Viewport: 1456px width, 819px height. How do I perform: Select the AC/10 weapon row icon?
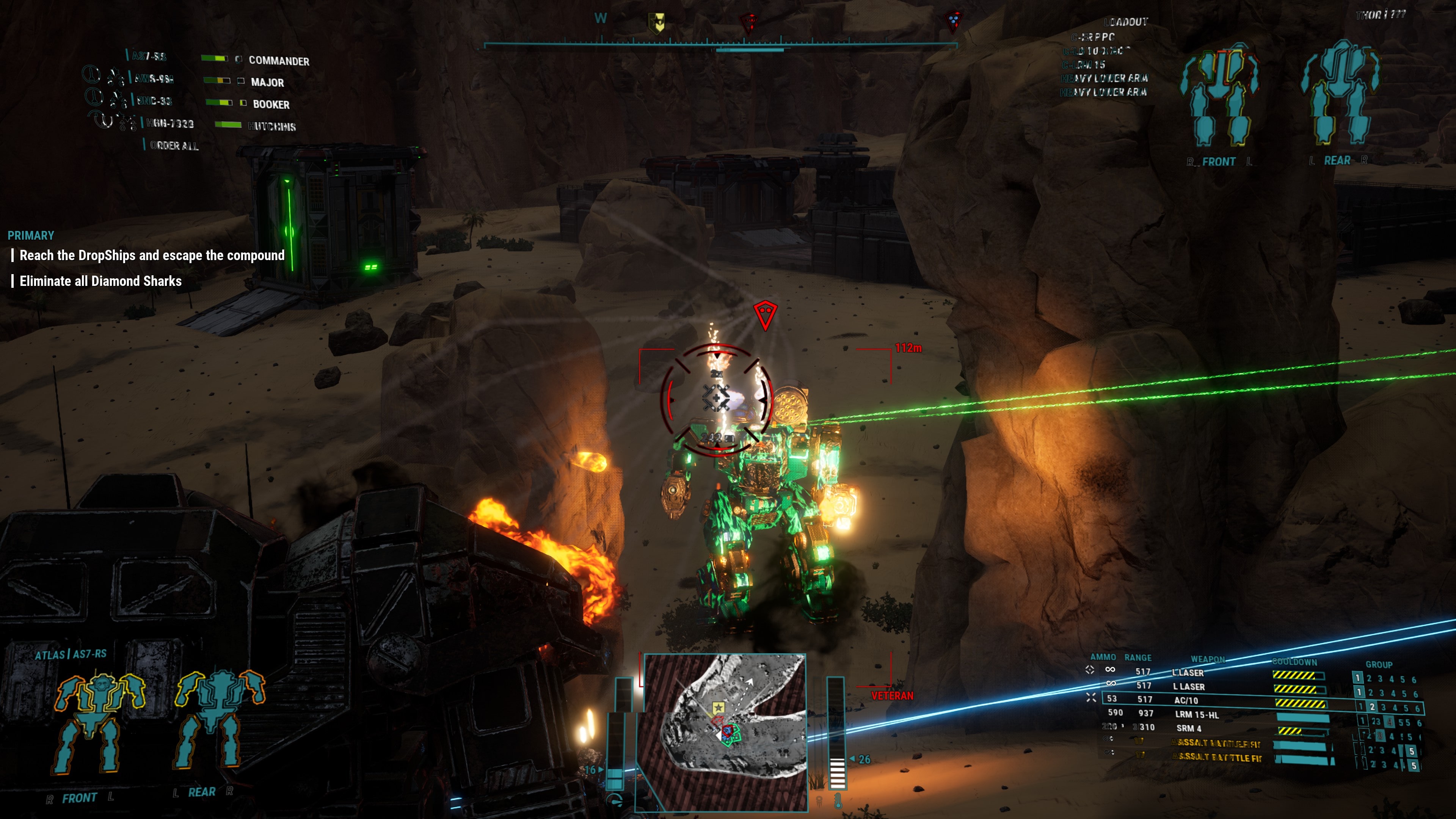1092,698
